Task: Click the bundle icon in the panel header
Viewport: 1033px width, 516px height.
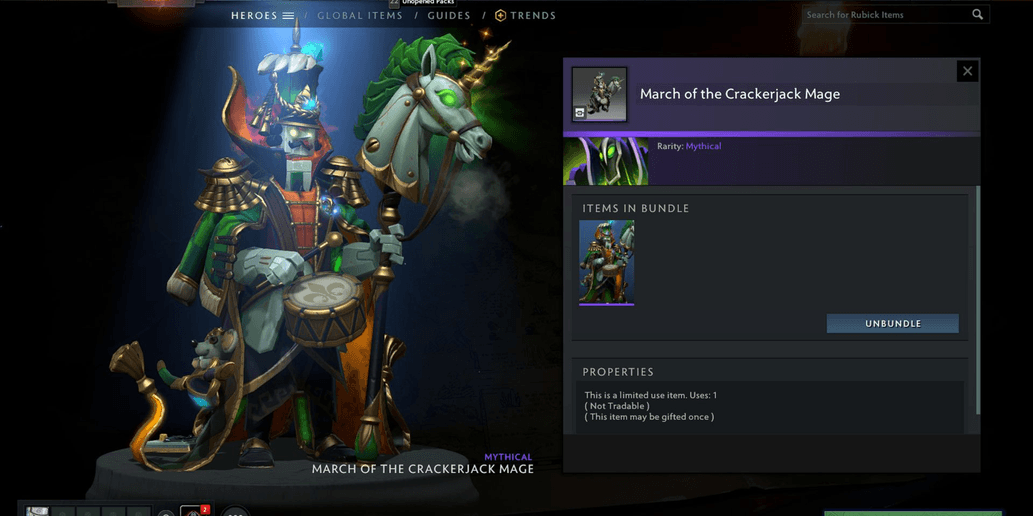Action: coord(599,94)
